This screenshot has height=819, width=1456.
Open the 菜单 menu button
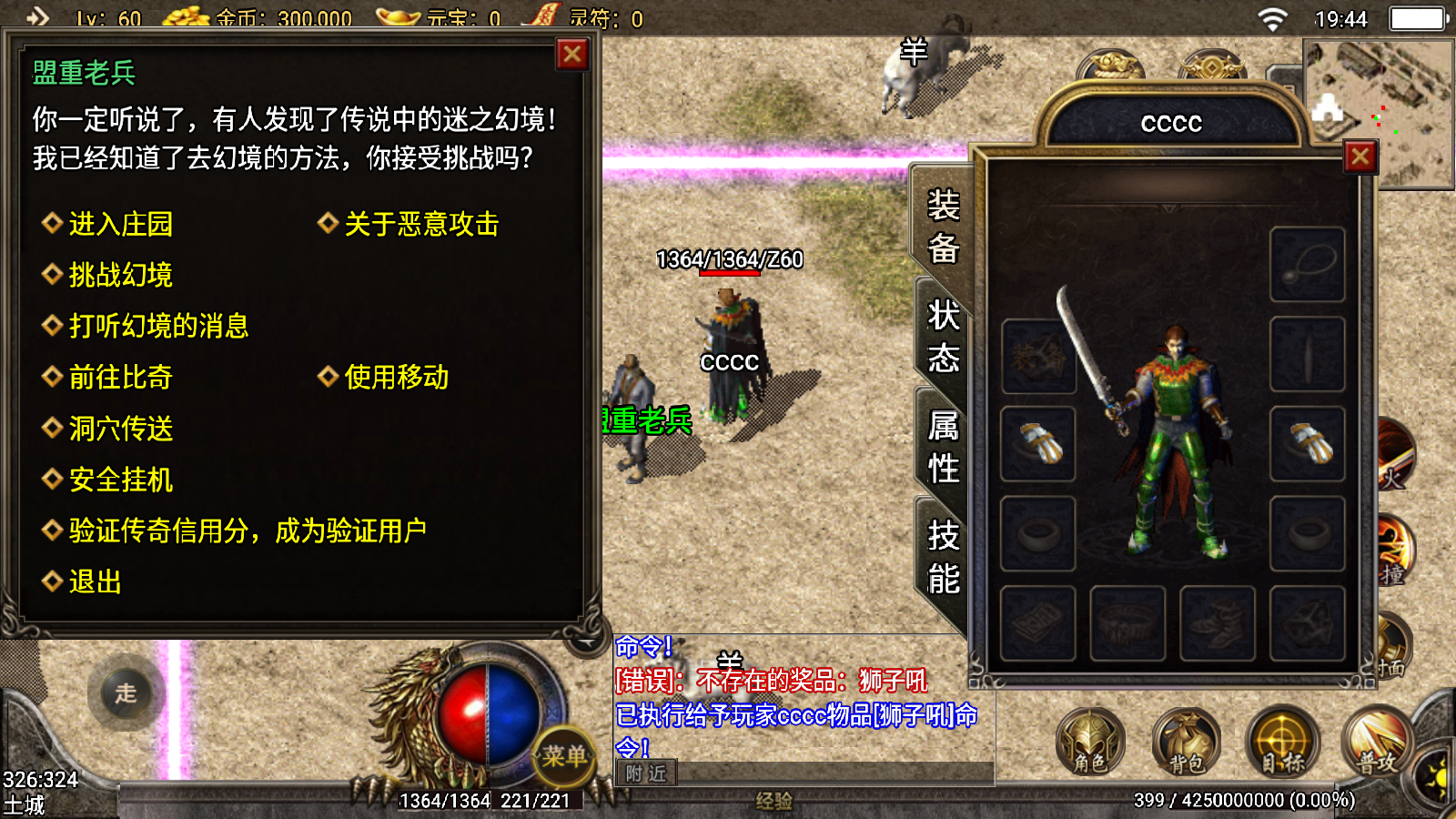[564, 755]
